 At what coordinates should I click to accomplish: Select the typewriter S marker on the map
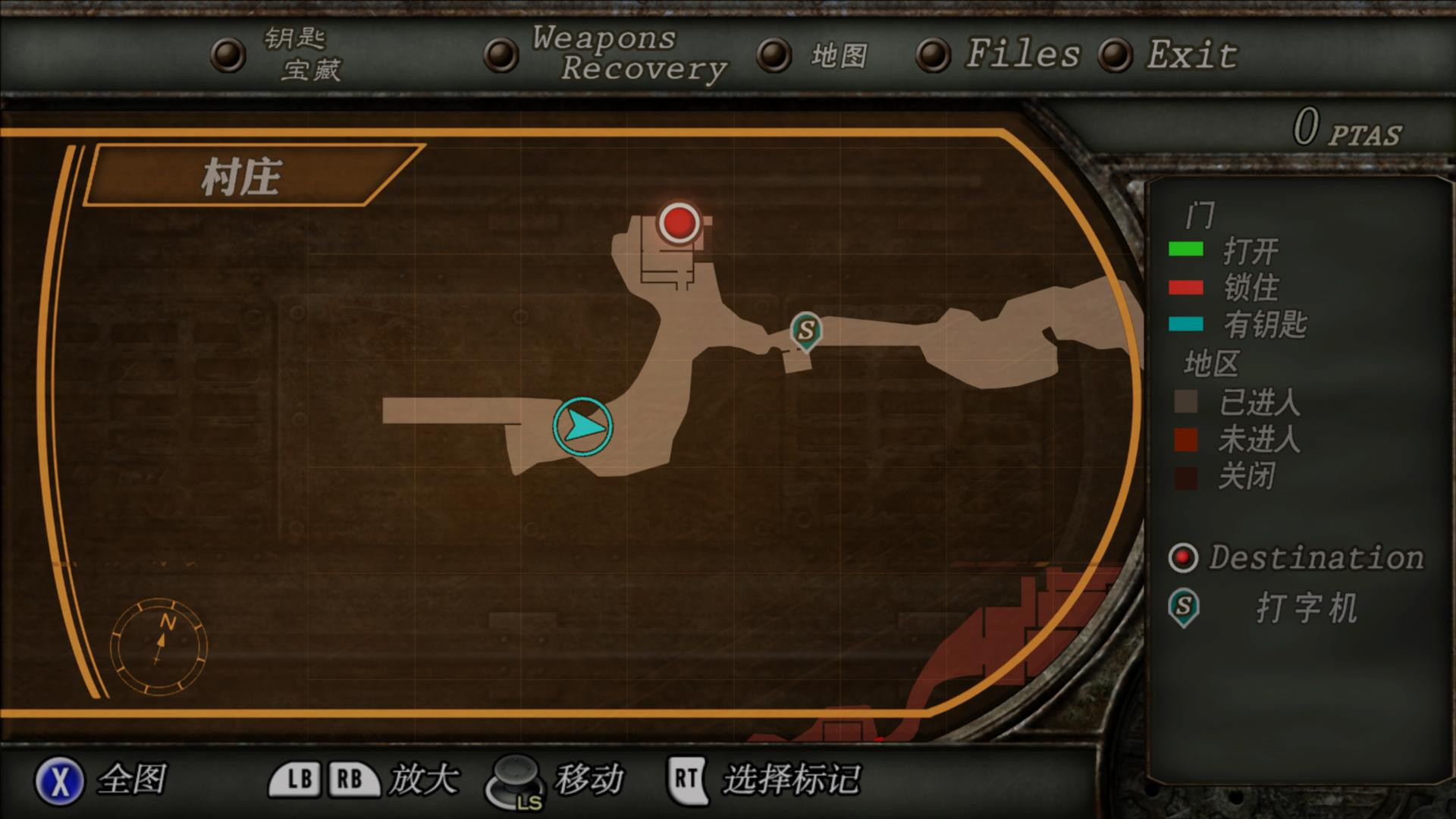tap(805, 331)
